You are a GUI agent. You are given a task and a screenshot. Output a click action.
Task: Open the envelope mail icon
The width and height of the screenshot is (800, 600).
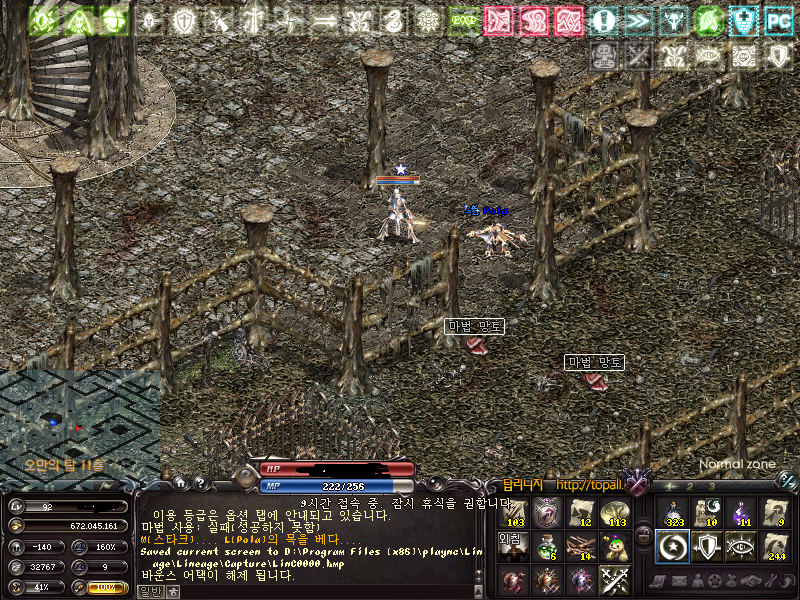680,581
